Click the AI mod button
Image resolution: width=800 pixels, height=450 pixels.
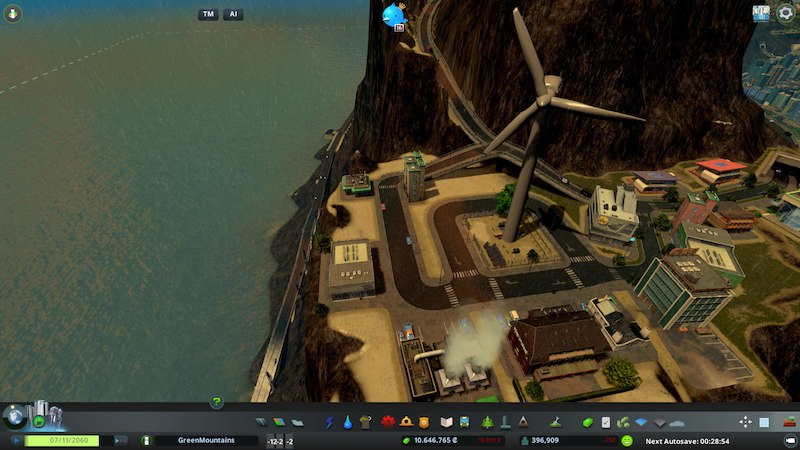click(x=233, y=15)
